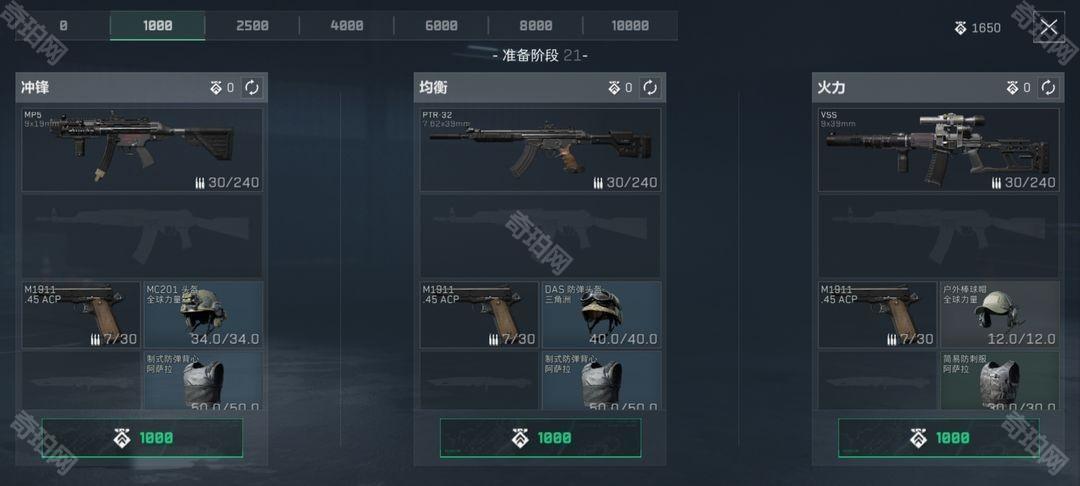Switch to the 0 budget tab
This screenshot has height=486, width=1080.
(63, 26)
